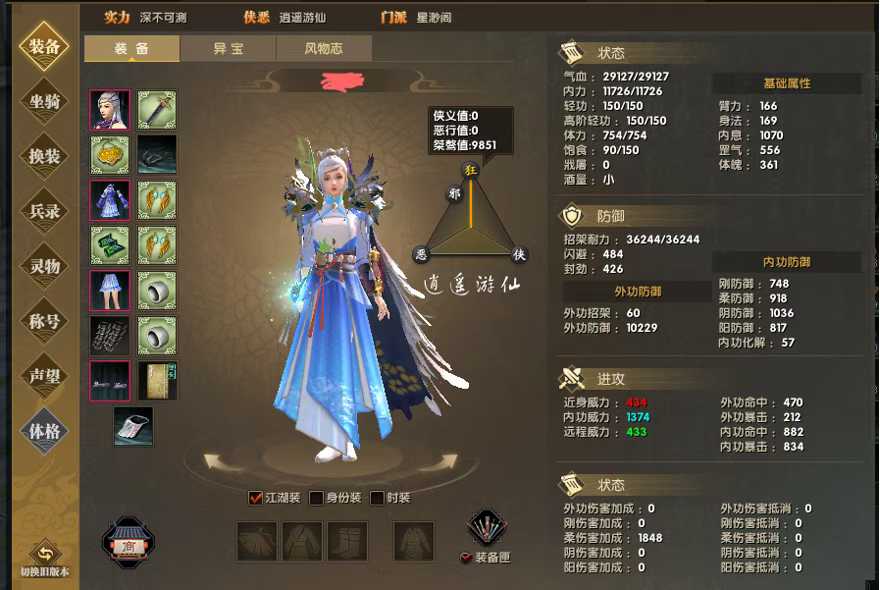The height and width of the screenshot is (590, 880).
Task: Tick the 时装 fashion checkbox
Action: point(377,498)
